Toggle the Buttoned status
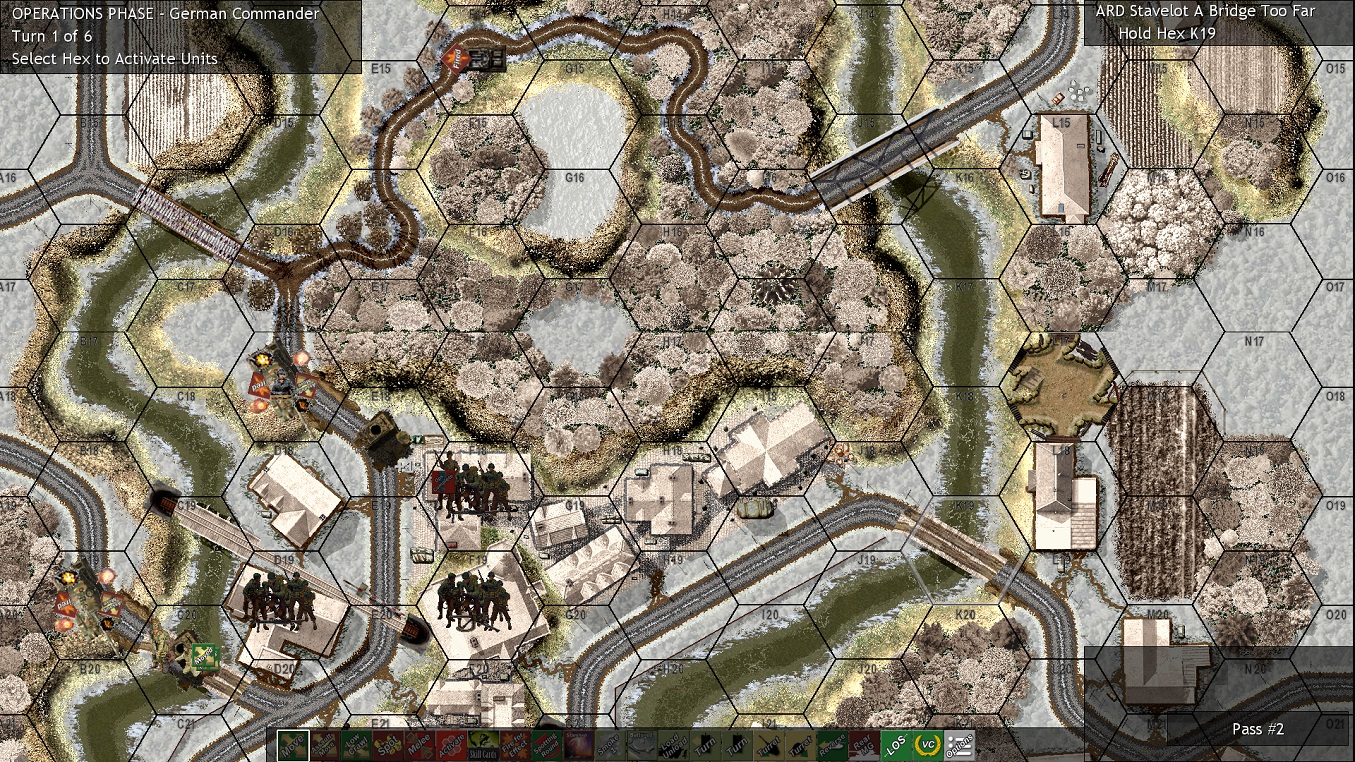 (640, 744)
